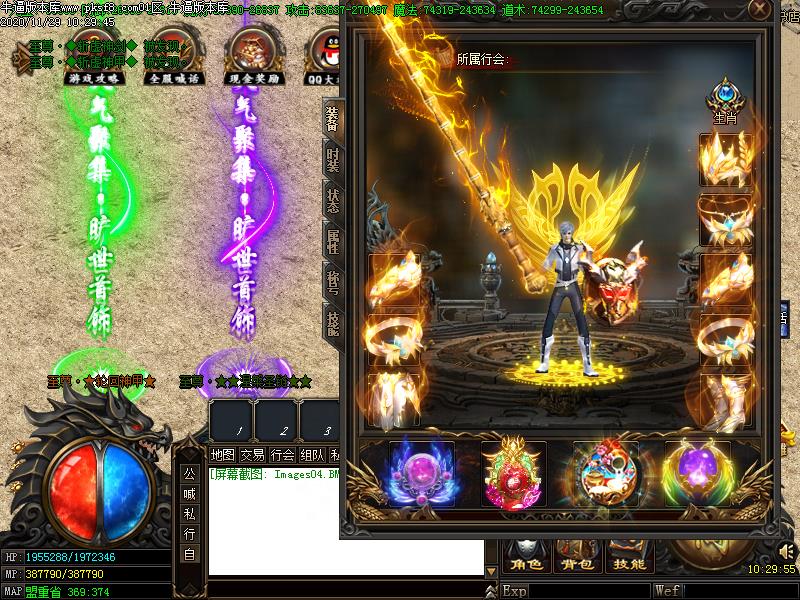Image resolution: width=800 pixels, height=600 pixels.
Task: Select the golden boots equipment slot
Action: click(726, 400)
